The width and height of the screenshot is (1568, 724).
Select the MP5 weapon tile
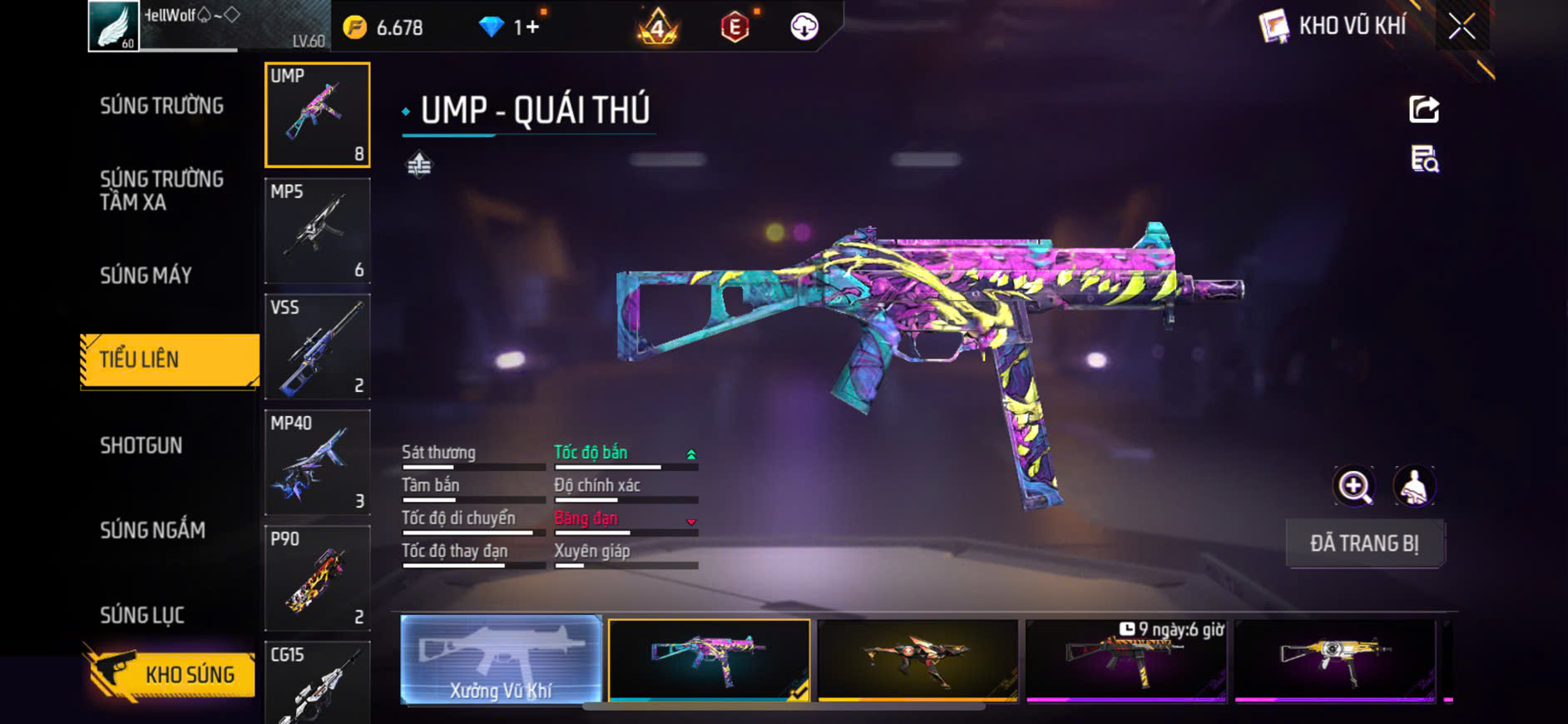pyautogui.click(x=317, y=231)
